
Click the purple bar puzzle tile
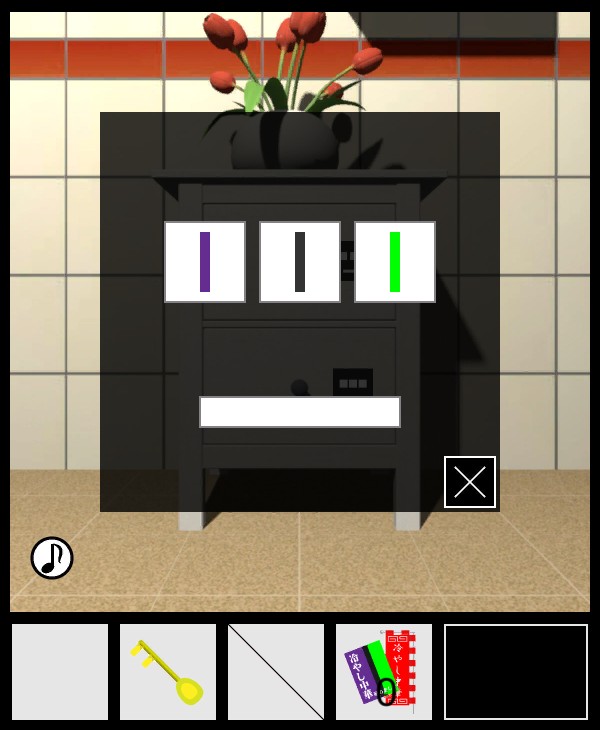(x=205, y=262)
